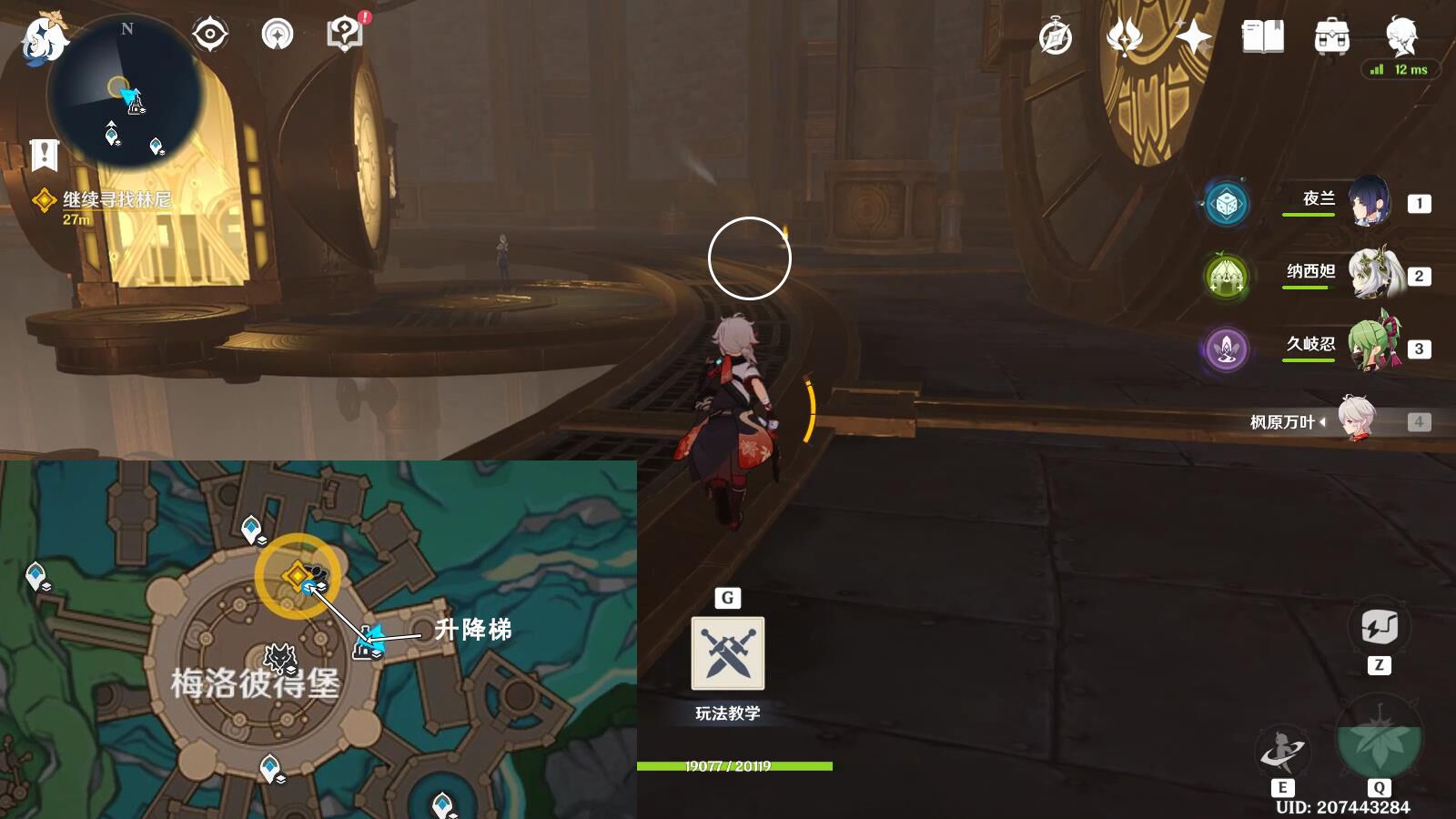Click Yelan's hydro burst dice icon
The height and width of the screenshot is (819, 1456).
click(x=1225, y=206)
